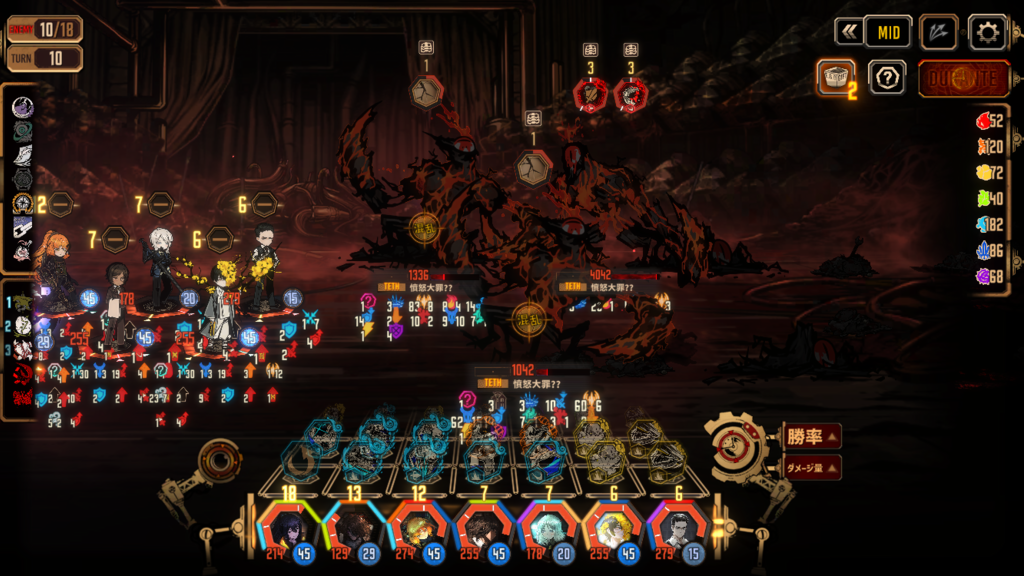The image size is (1024, 576).
Task: Open the settings gear menu
Action: point(987,32)
